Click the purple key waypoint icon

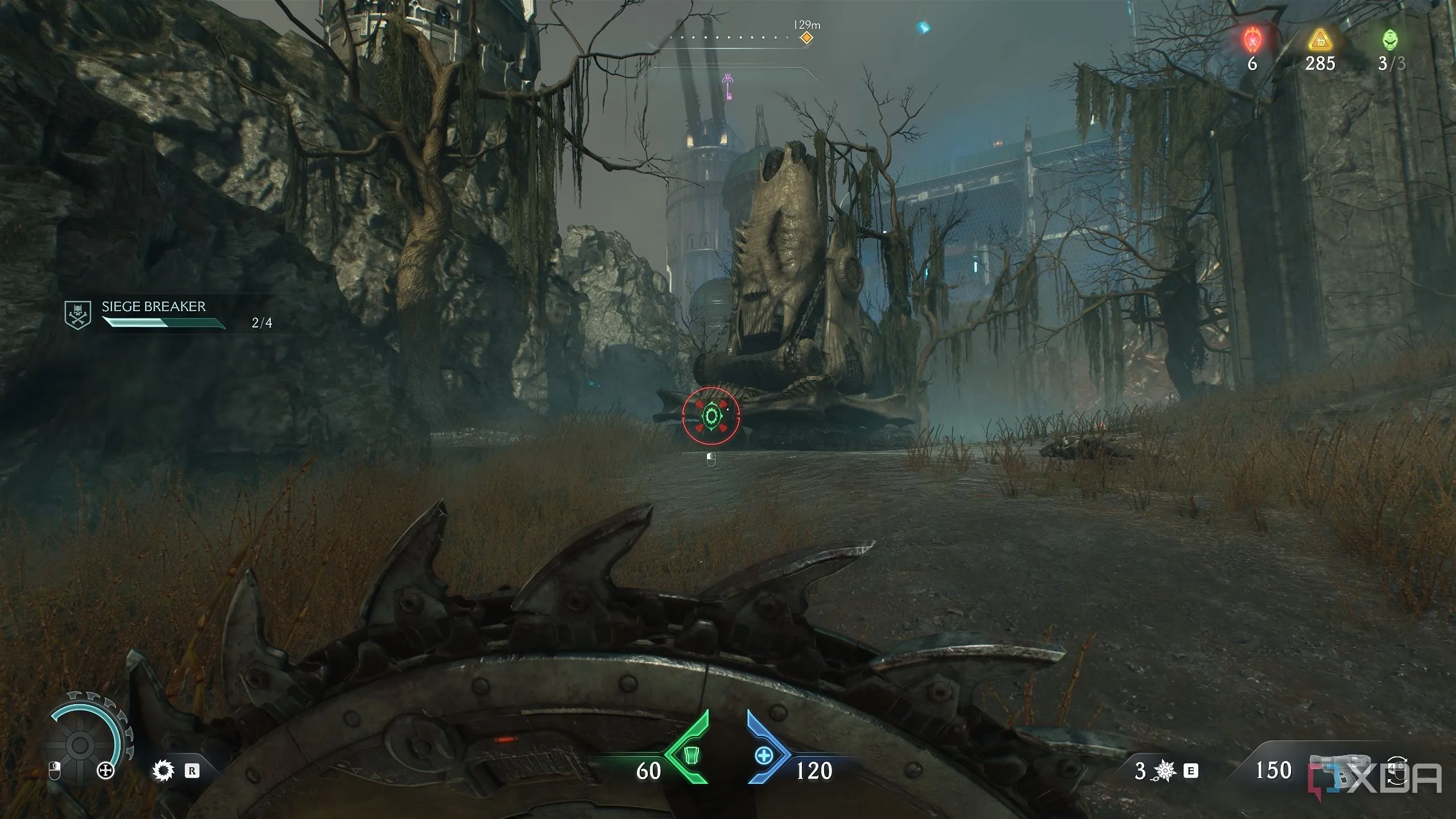point(727,86)
